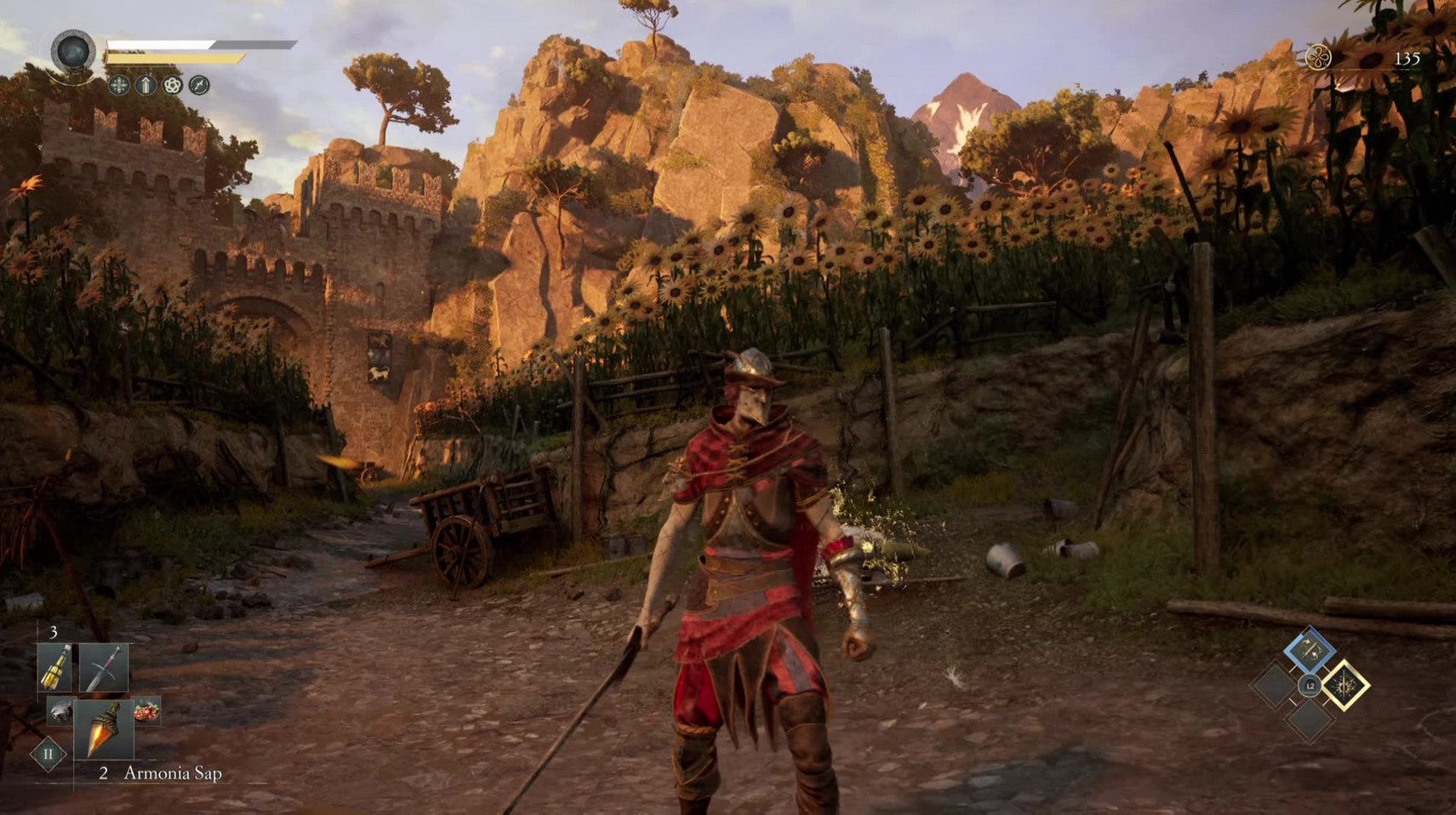Pick the grey ore chunk item
Viewport: 1456px width, 815px height.
pyautogui.click(x=60, y=710)
